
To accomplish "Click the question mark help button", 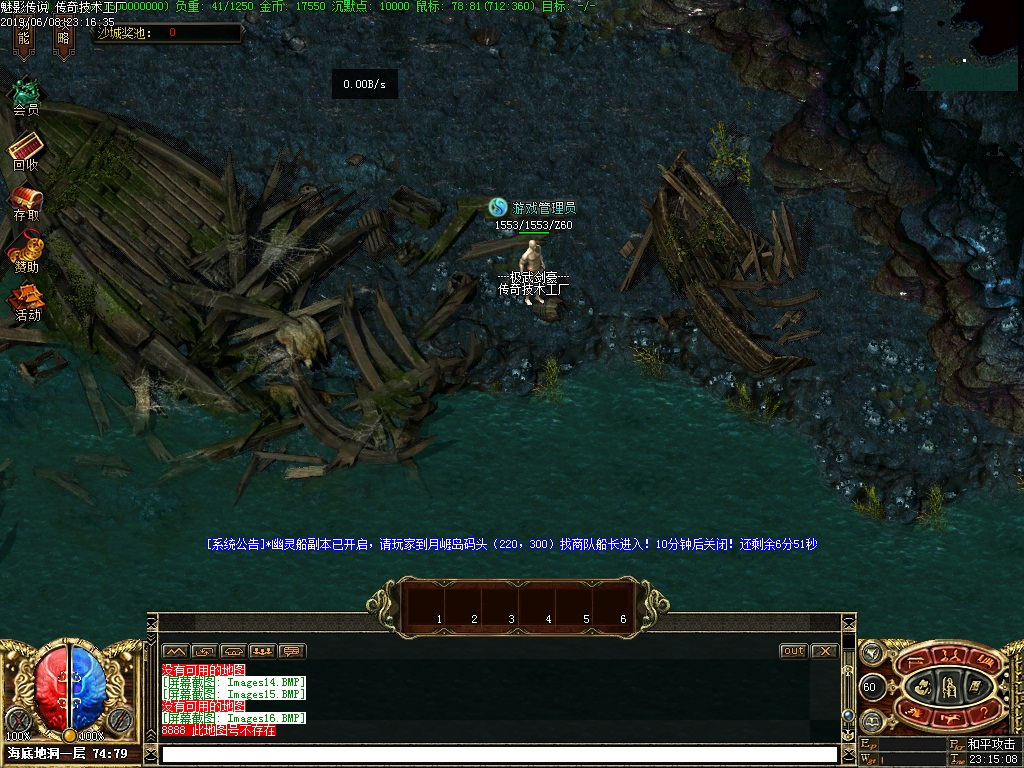I will click(x=985, y=712).
